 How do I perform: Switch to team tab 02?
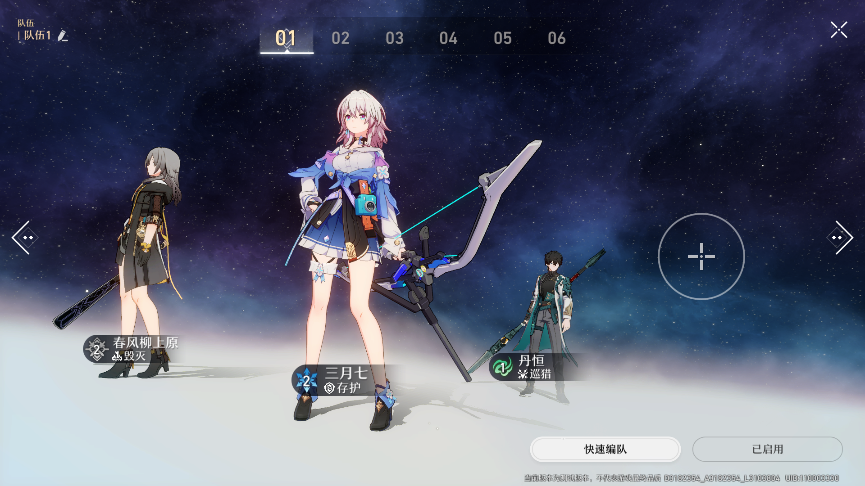click(x=341, y=38)
